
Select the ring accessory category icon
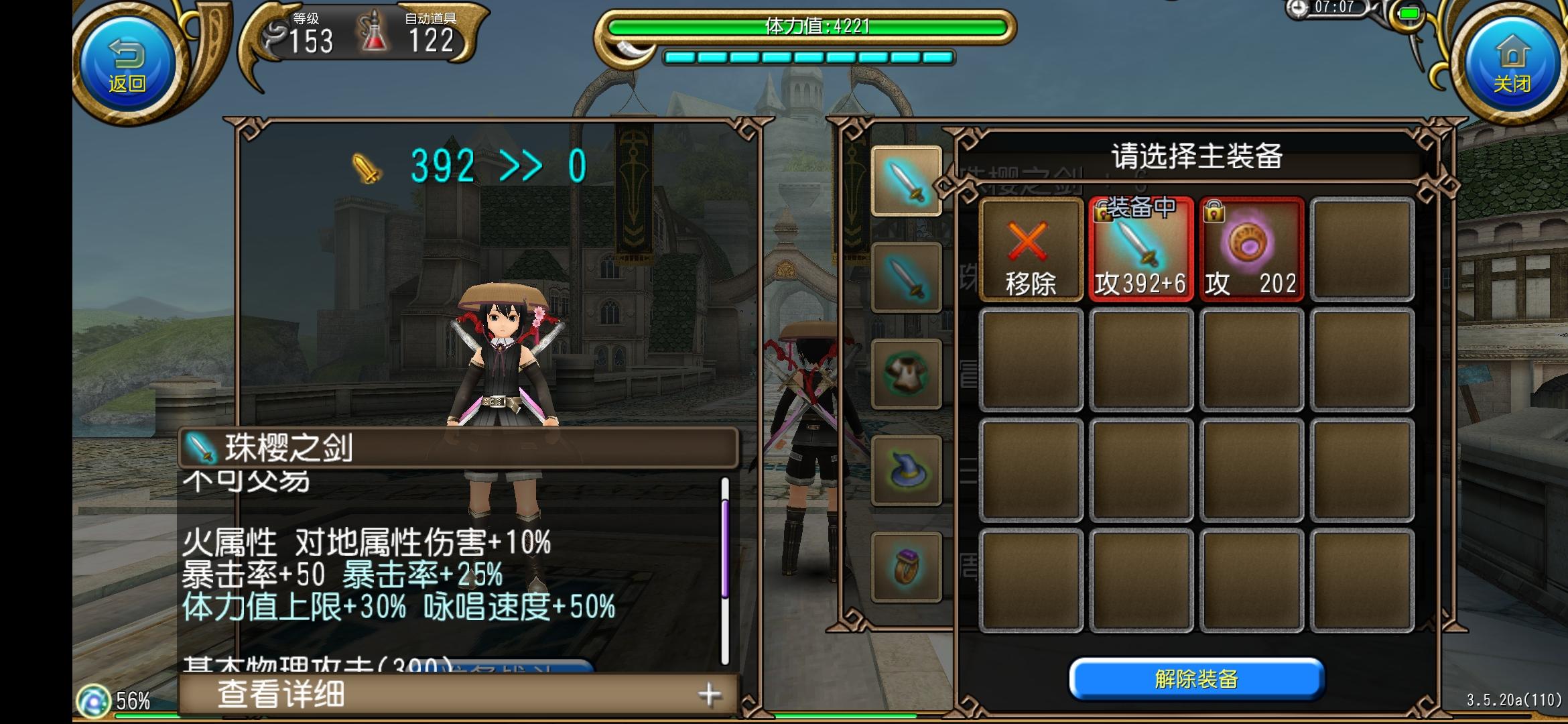(x=907, y=565)
